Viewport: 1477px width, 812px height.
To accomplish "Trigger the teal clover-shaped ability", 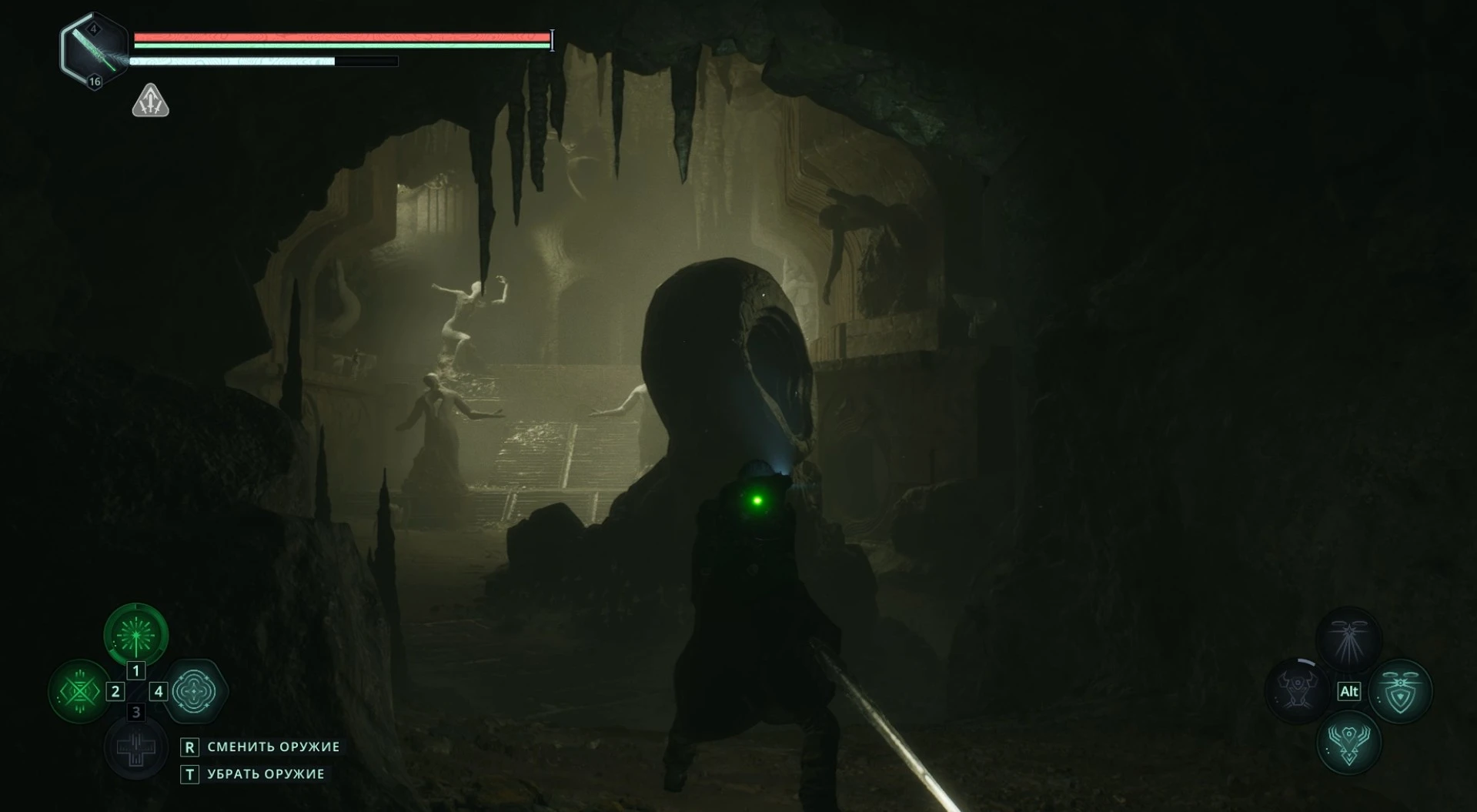I will (193, 691).
